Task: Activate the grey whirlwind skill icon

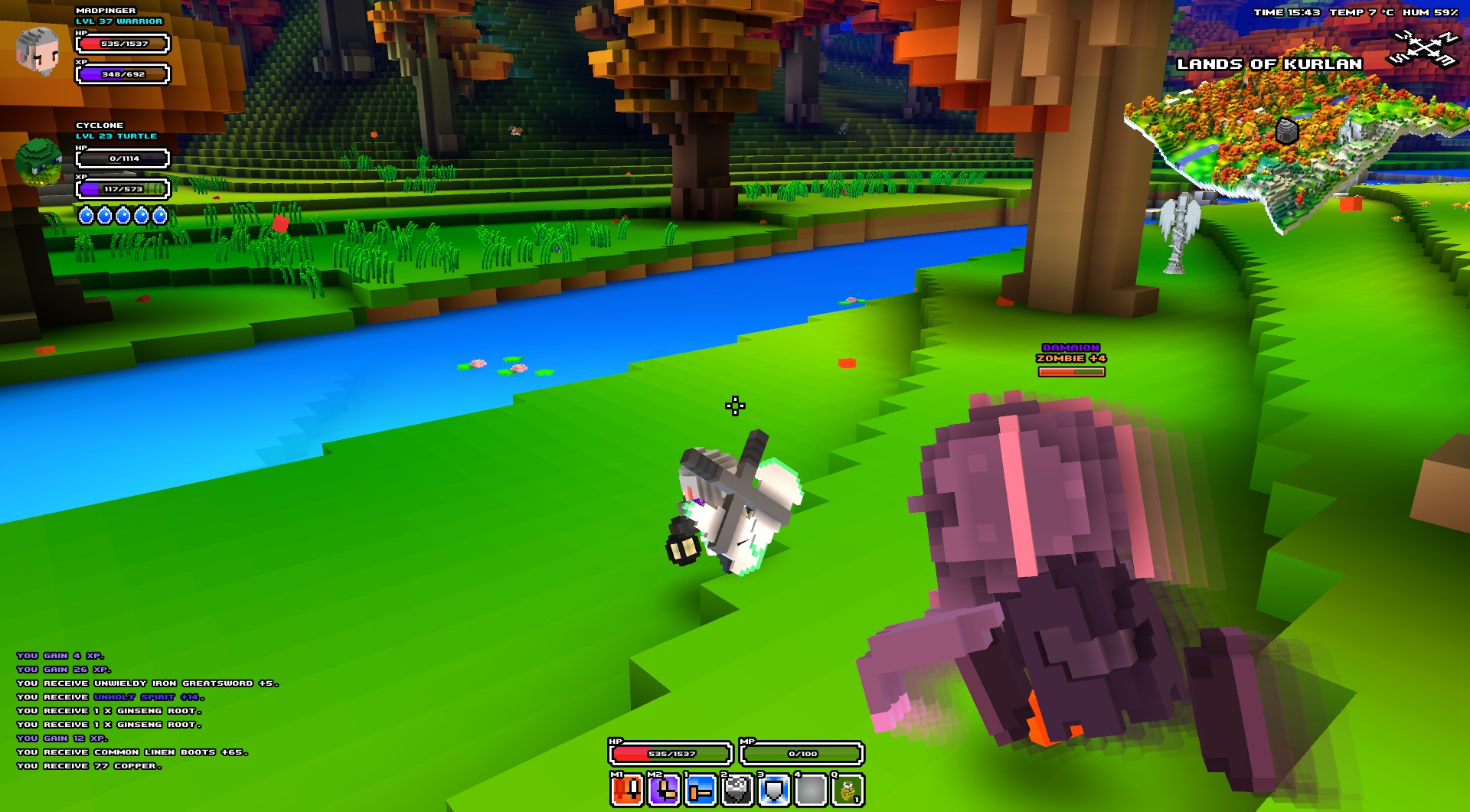Action: pos(737,790)
